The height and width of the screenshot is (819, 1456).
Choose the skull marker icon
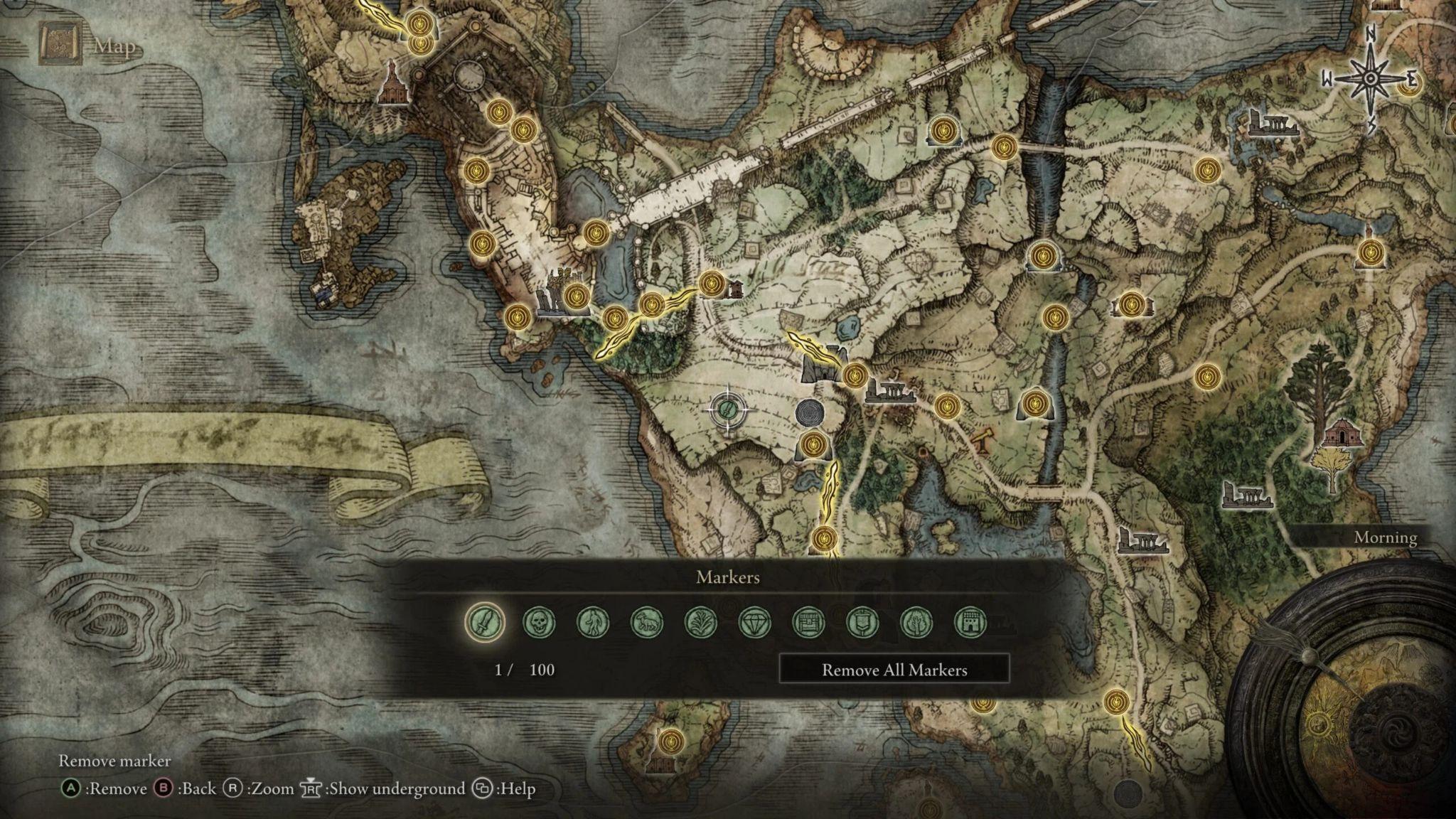(539, 623)
